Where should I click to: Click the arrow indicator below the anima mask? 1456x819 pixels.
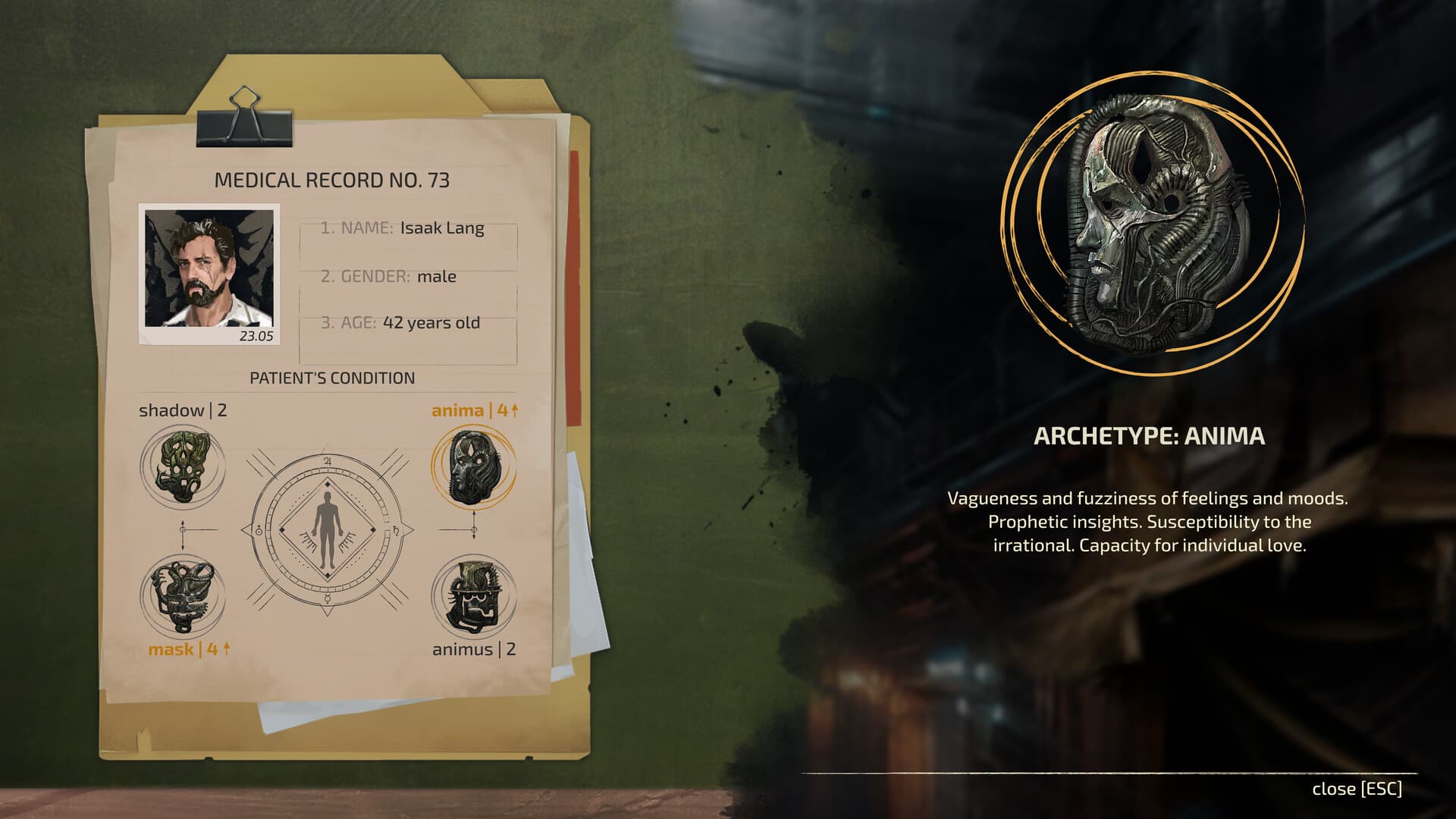474,531
